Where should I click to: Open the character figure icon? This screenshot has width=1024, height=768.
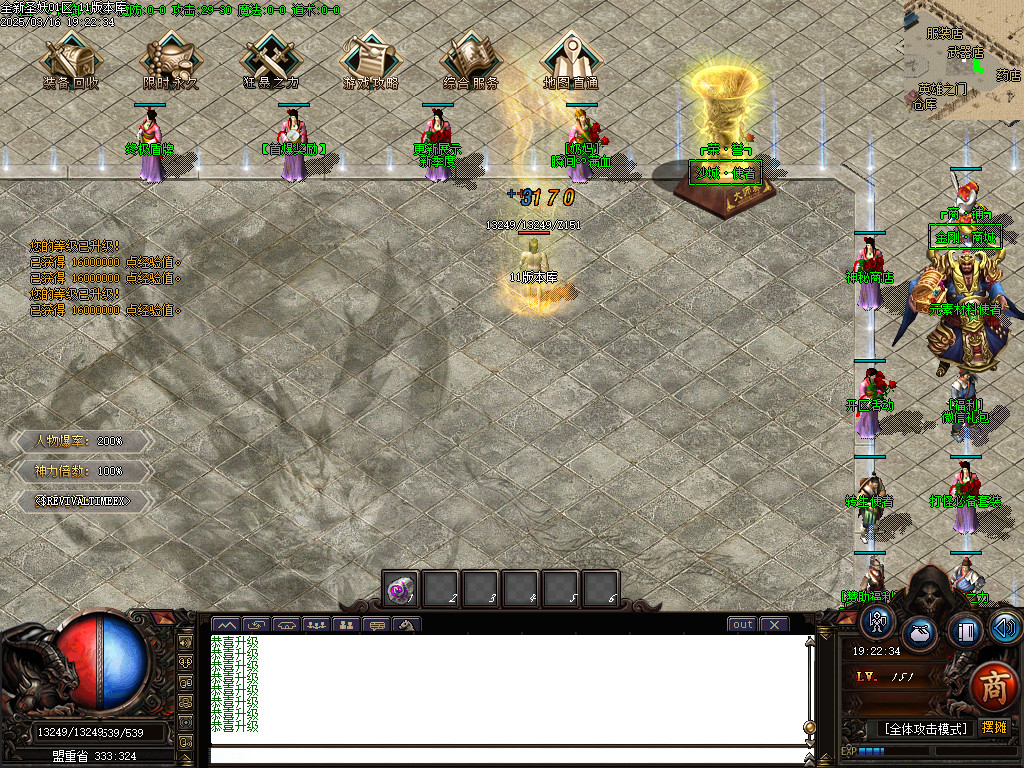(x=877, y=622)
